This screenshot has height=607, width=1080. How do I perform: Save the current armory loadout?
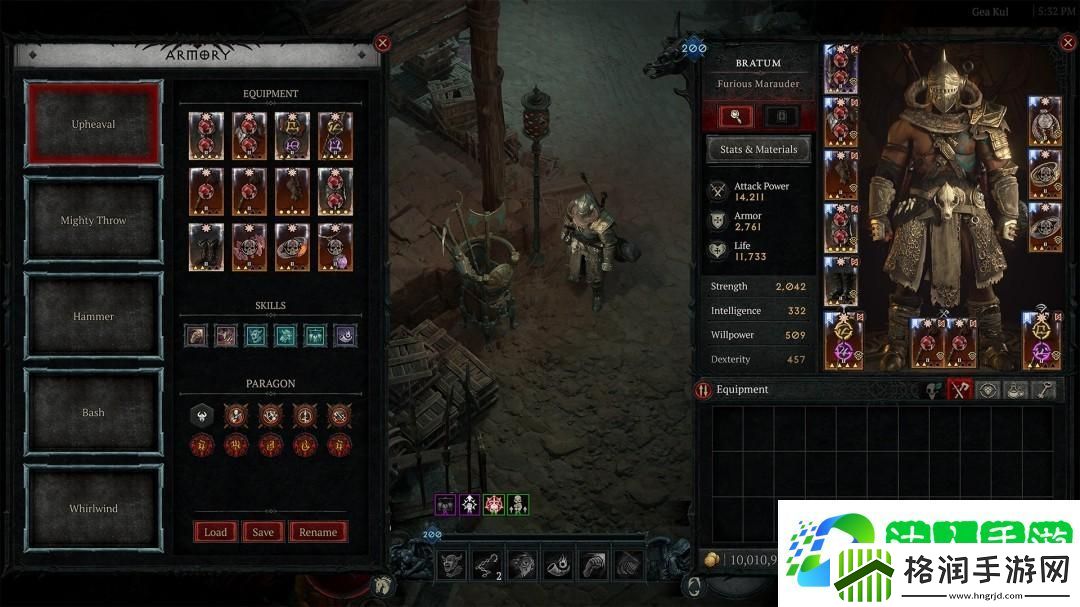click(x=263, y=532)
